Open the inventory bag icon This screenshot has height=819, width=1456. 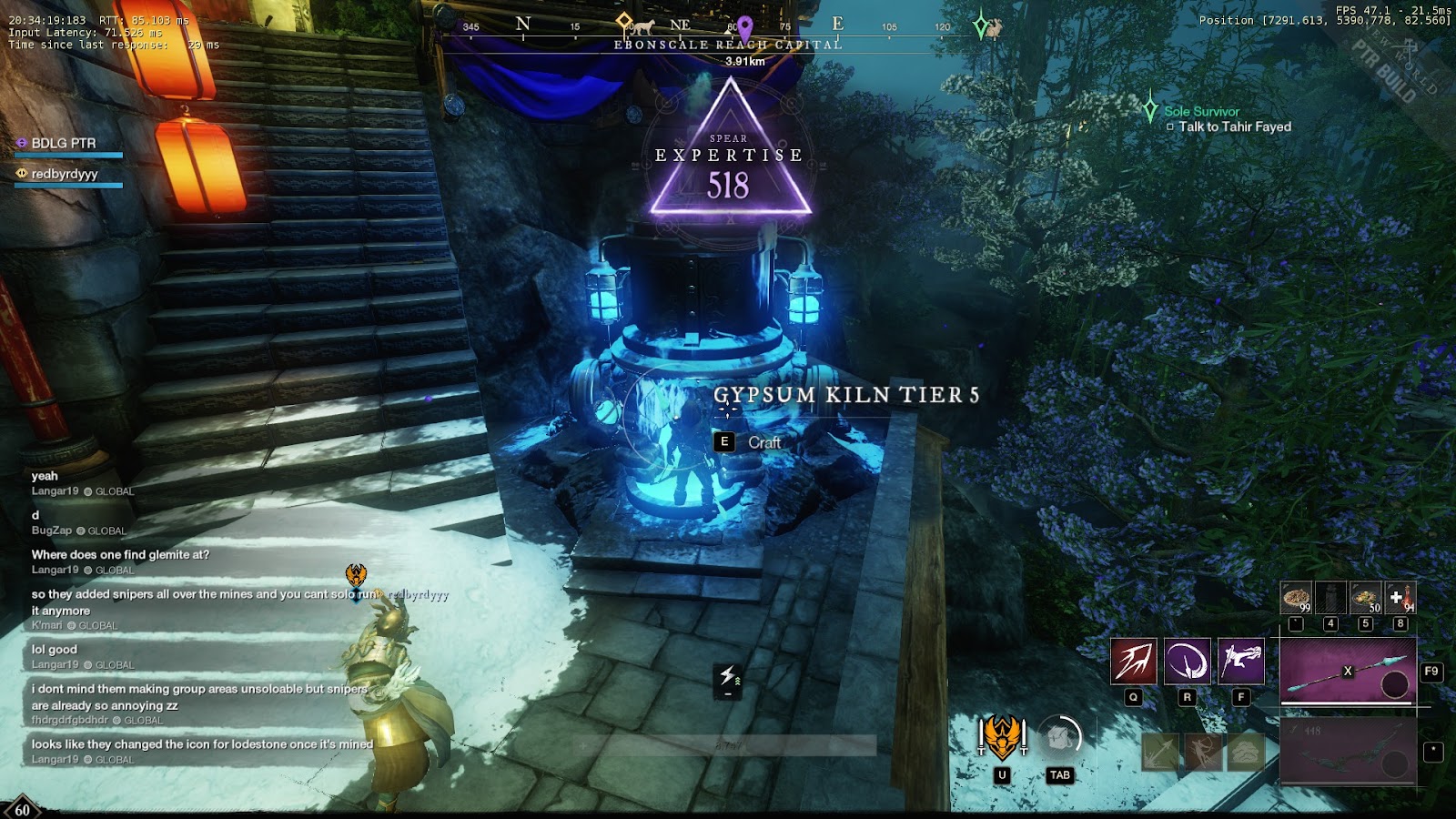tap(1059, 737)
